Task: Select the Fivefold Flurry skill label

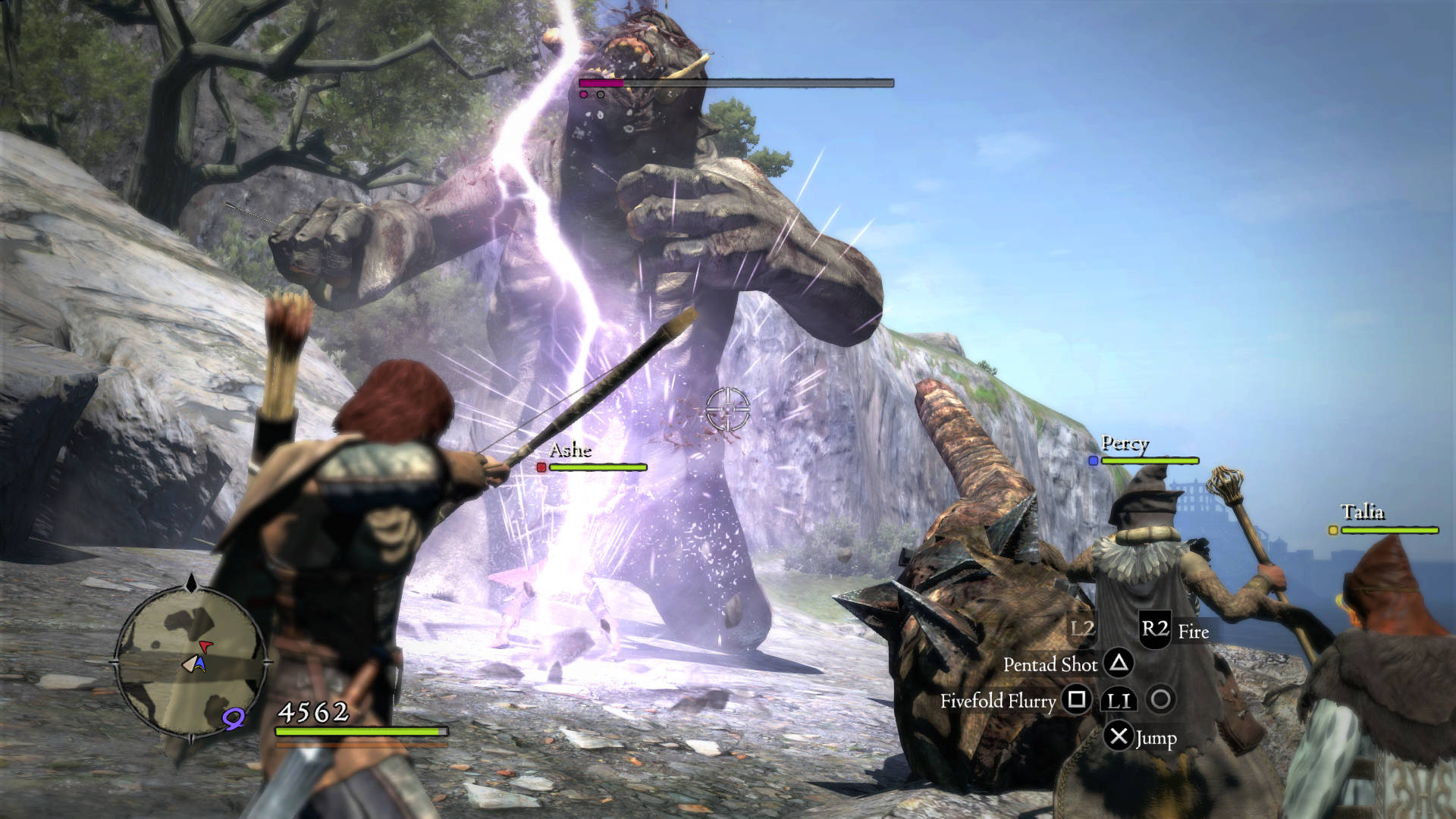Action: (x=999, y=701)
